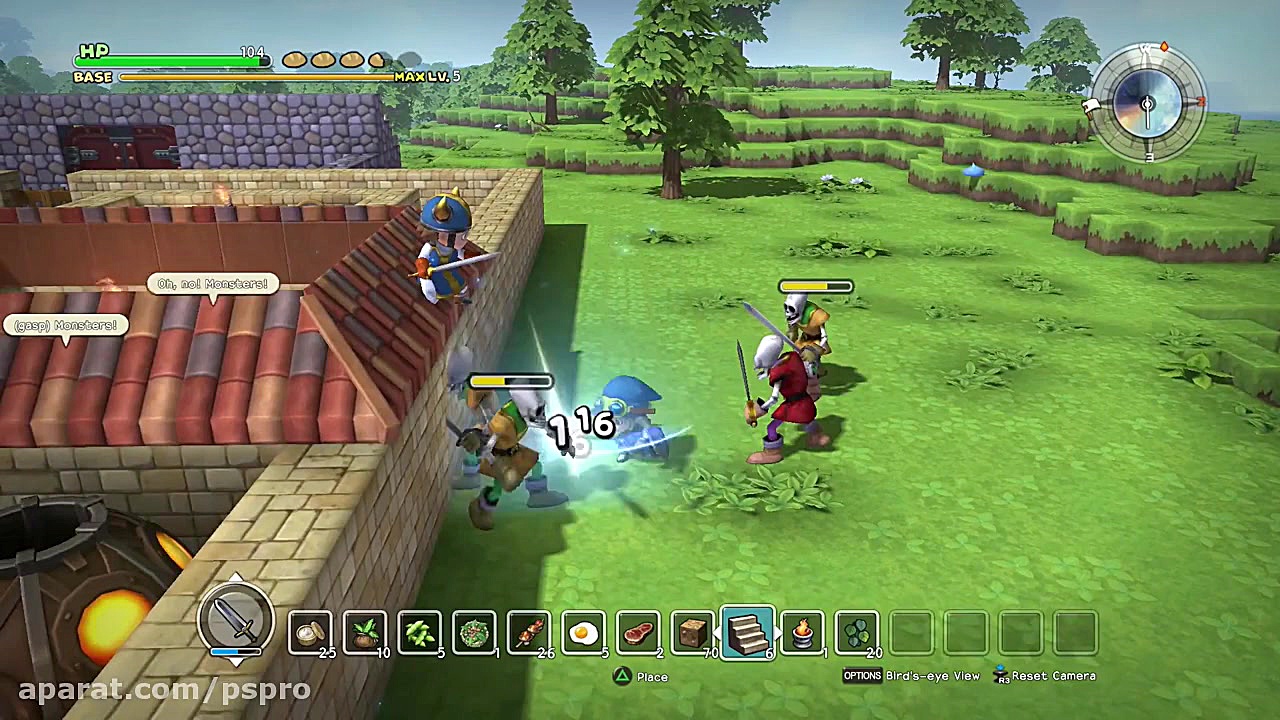Select the salad dish in the hotbar
1280x720 pixels.
pos(474,632)
